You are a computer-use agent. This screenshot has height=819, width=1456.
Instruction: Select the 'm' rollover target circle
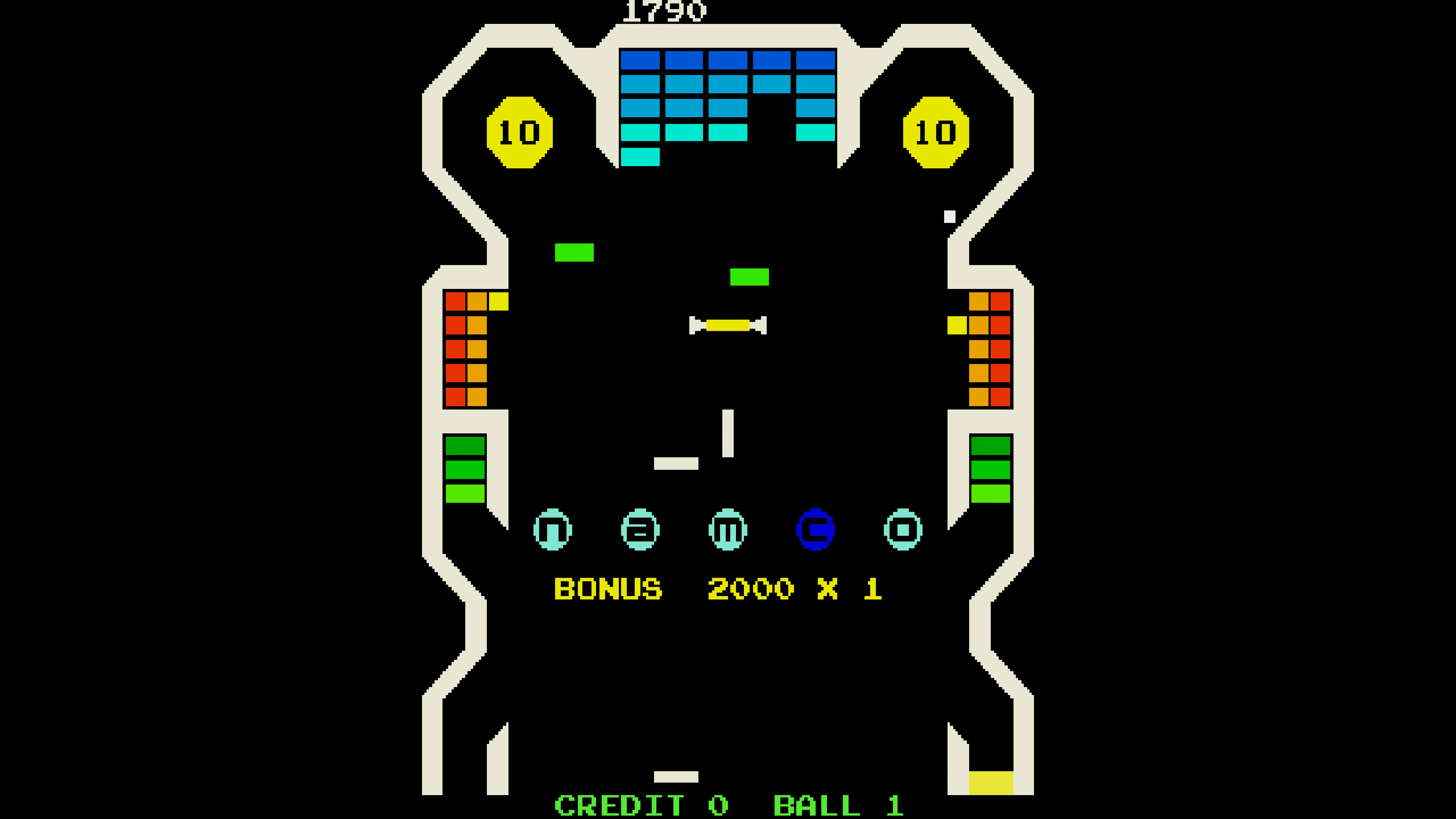pos(728,530)
